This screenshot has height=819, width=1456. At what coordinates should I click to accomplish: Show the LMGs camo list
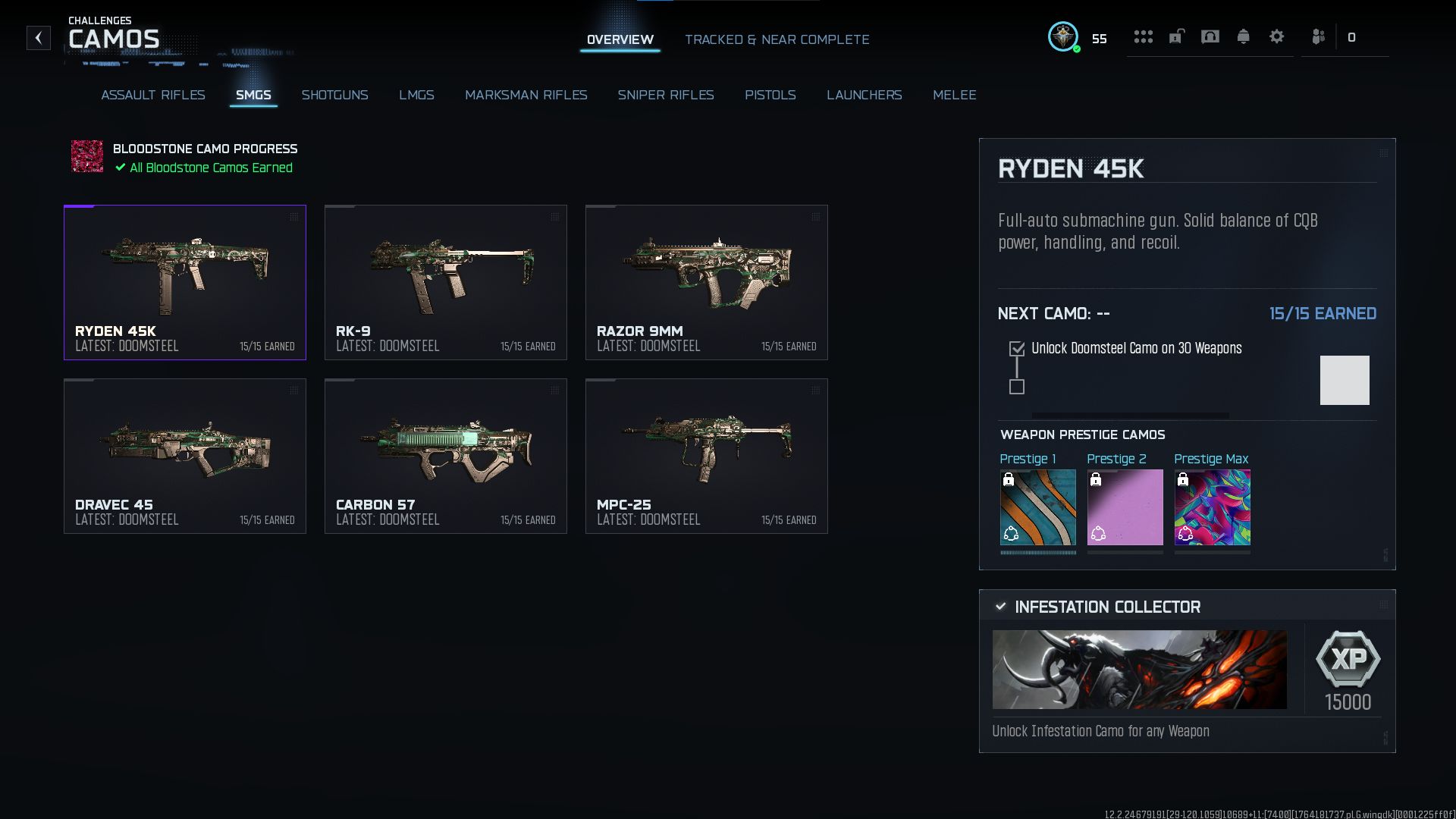[x=416, y=95]
